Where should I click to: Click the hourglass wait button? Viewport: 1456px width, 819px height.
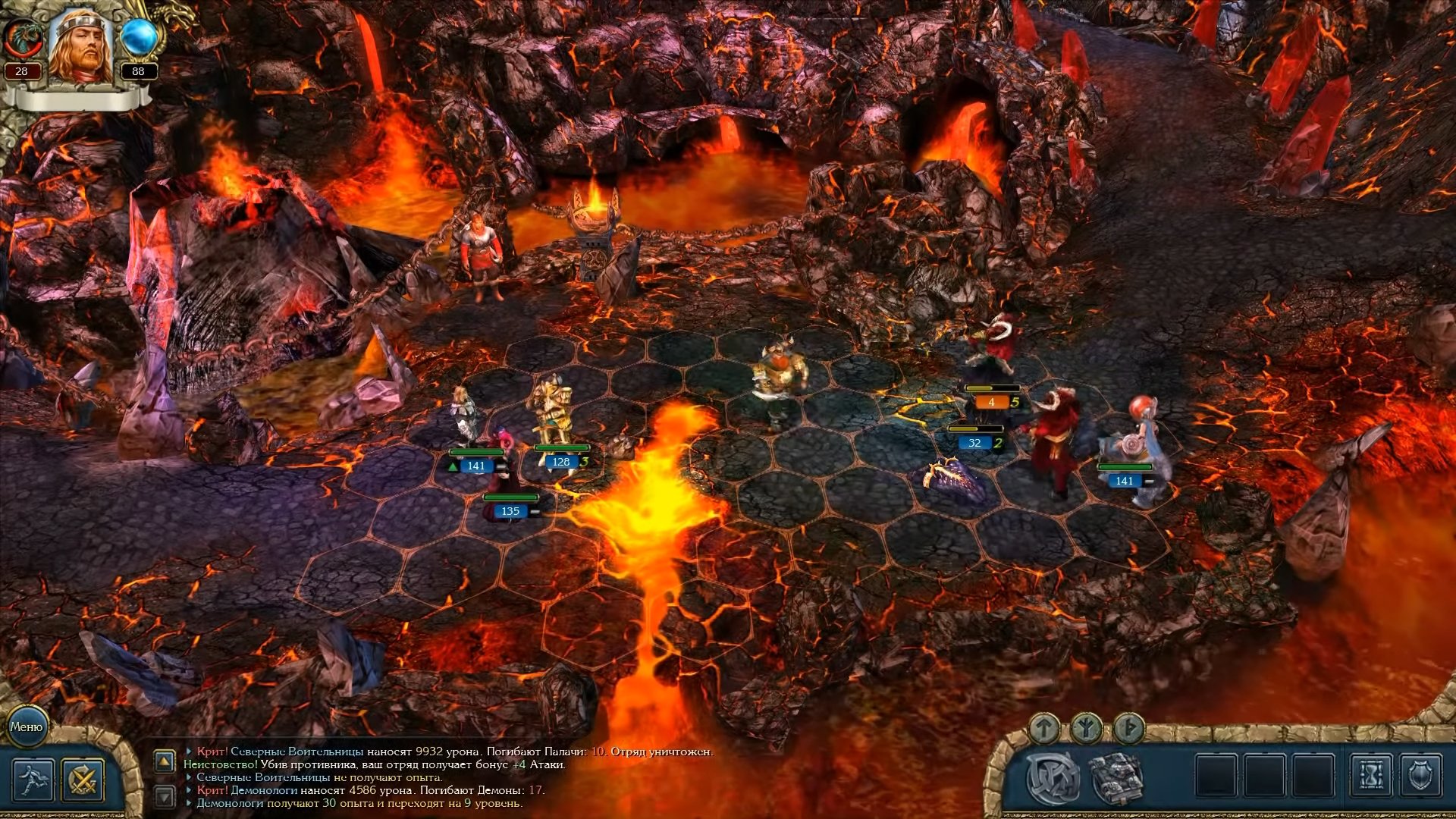[x=1370, y=776]
